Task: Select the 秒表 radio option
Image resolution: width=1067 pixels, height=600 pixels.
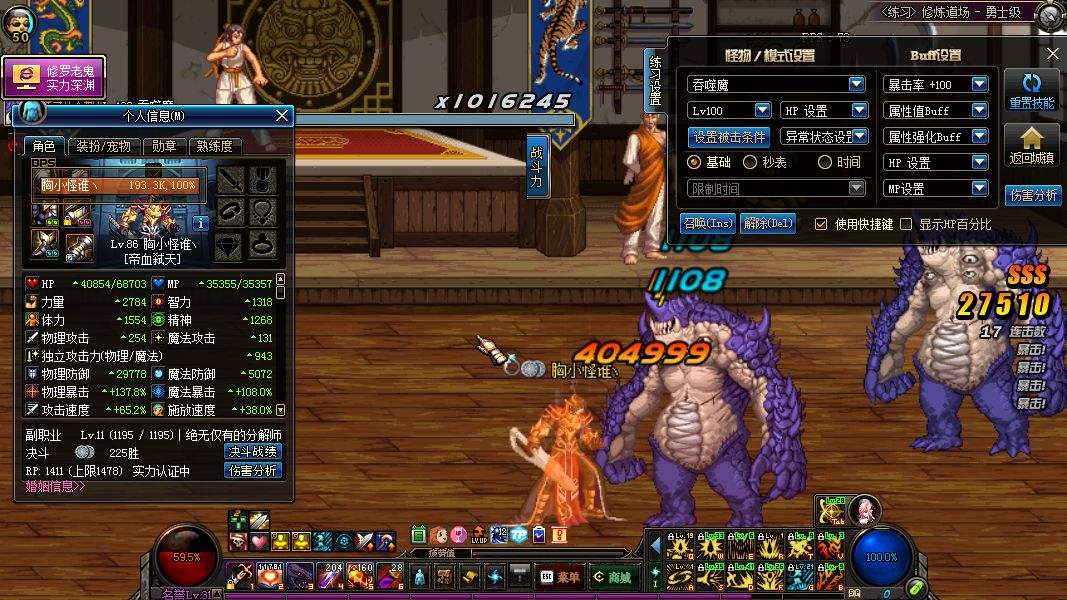Action: pos(750,162)
